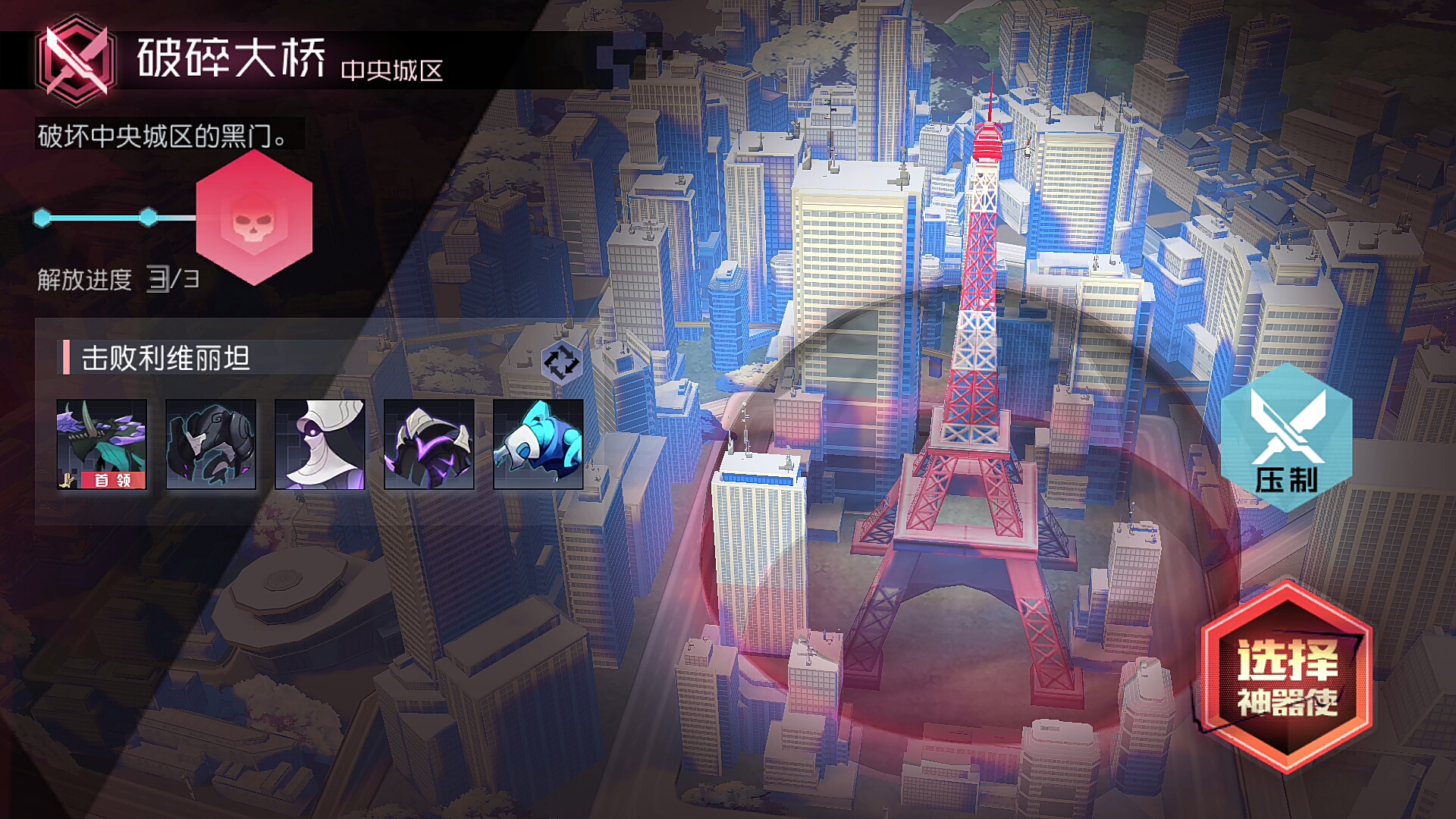The image size is (1456, 819).
Task: Open the purple horned beast enemy portrait
Action: 429,444
